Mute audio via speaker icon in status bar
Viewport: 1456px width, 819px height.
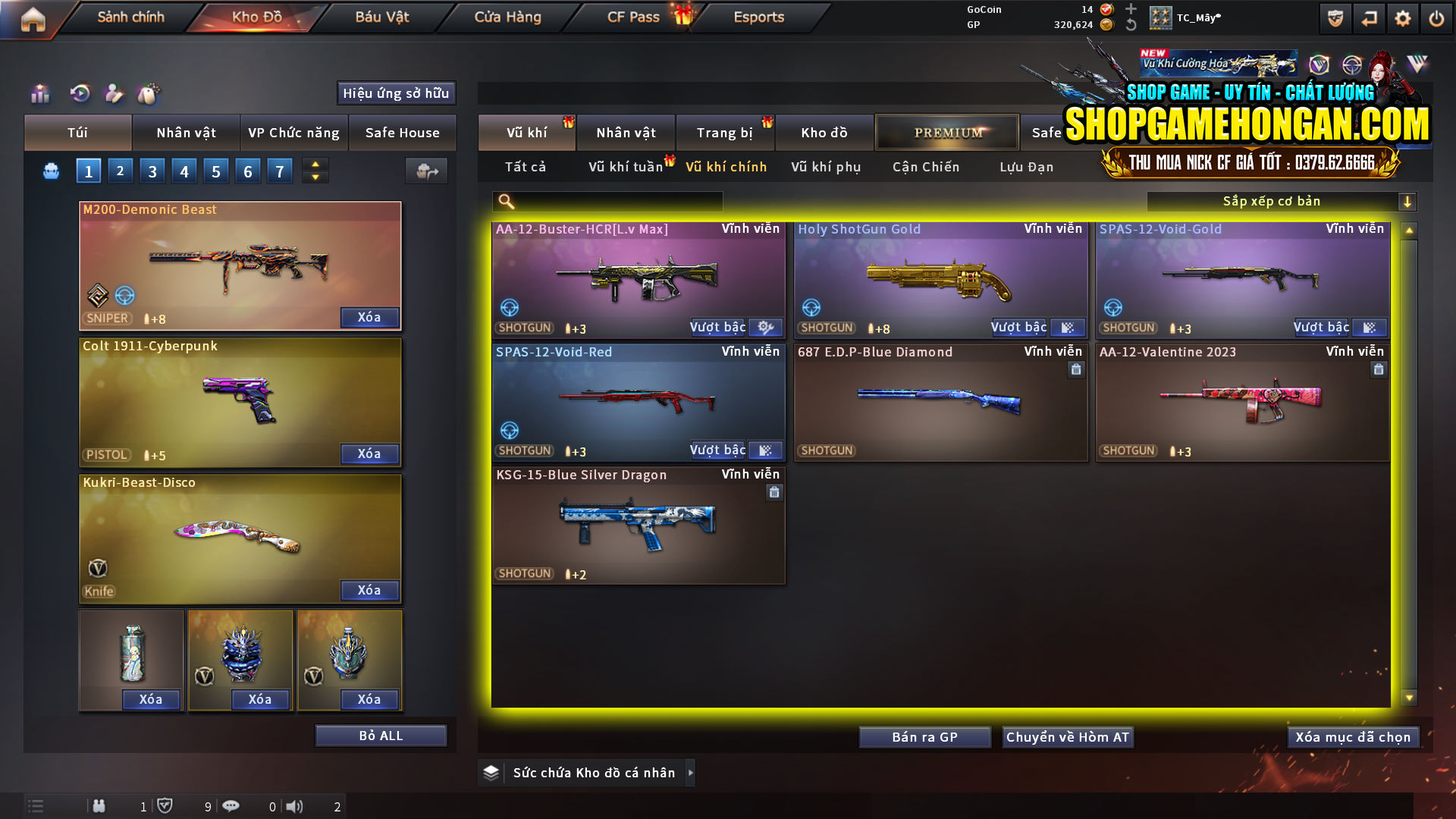click(x=294, y=806)
